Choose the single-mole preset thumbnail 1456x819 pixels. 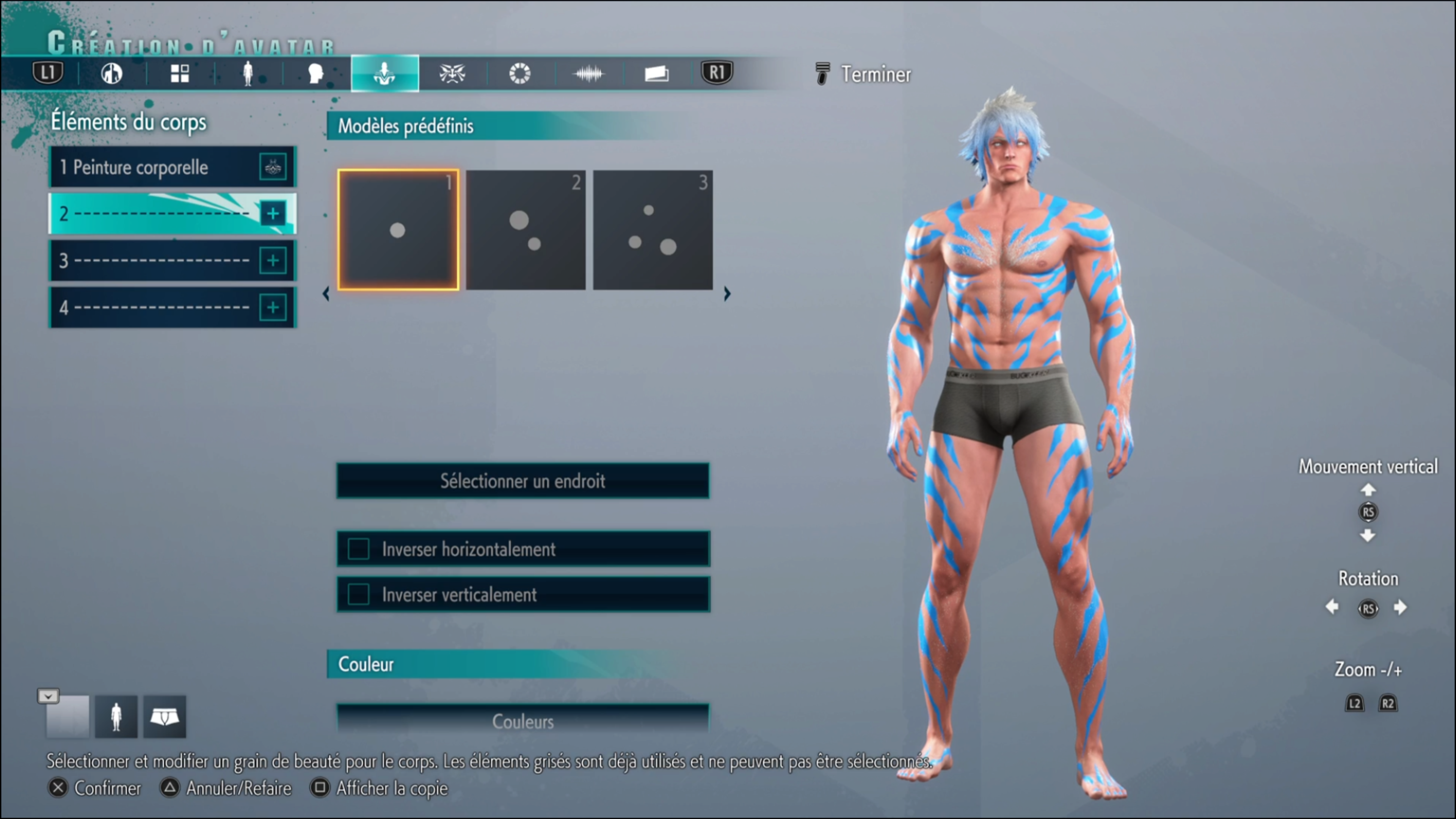tap(398, 230)
